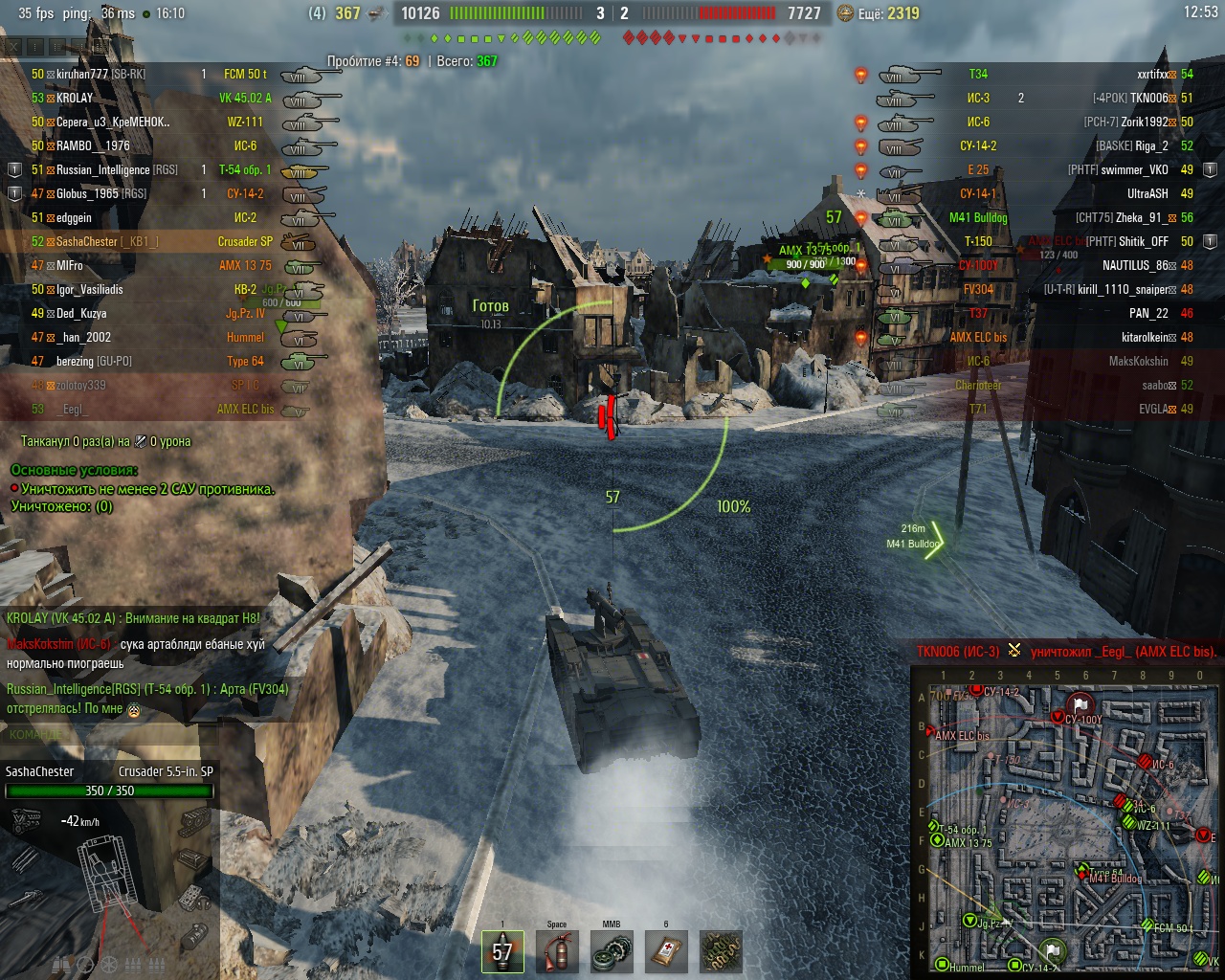Viewport: 1225px width, 980px height.
Task: Hide the player list with the X button
Action: coord(14,46)
